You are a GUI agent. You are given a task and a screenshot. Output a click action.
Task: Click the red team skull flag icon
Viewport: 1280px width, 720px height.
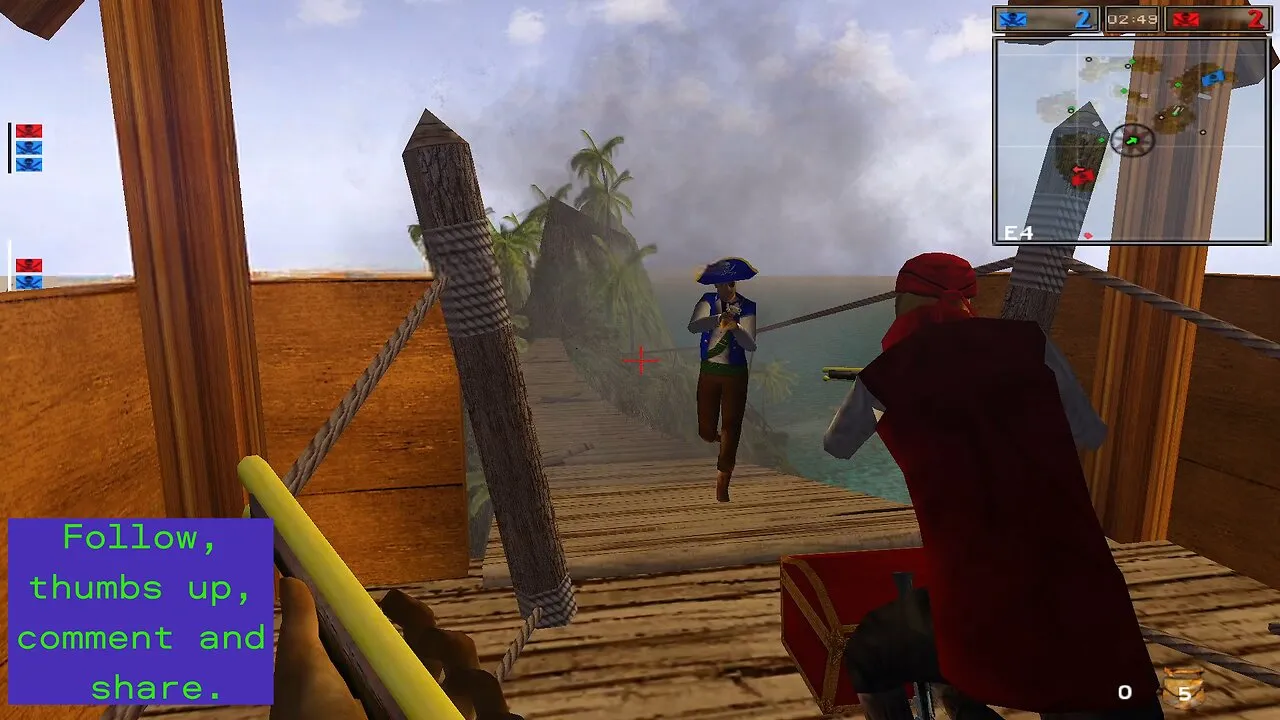[1186, 19]
